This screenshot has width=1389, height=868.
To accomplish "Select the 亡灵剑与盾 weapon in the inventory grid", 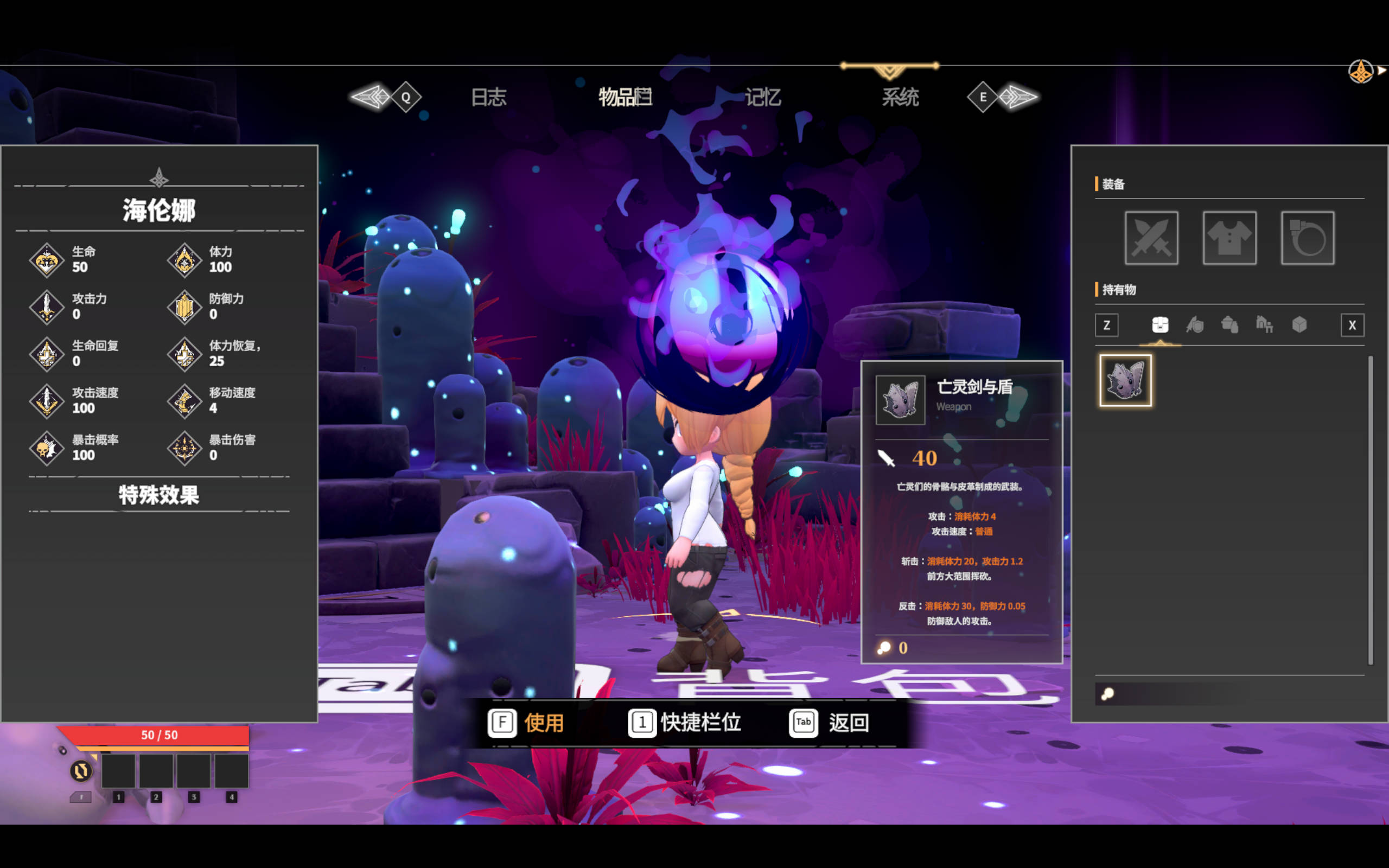I will click(x=1125, y=380).
